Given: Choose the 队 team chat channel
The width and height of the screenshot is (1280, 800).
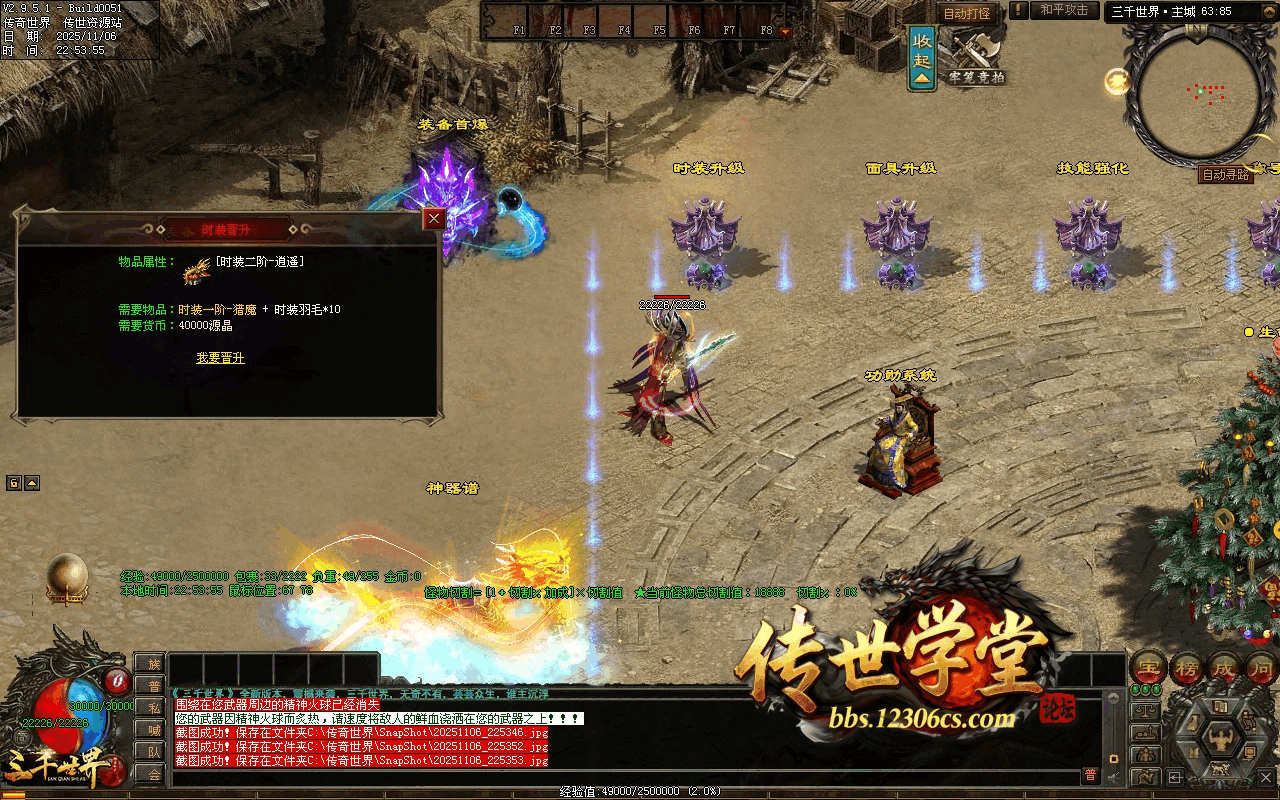Looking at the screenshot, I should point(150,752).
